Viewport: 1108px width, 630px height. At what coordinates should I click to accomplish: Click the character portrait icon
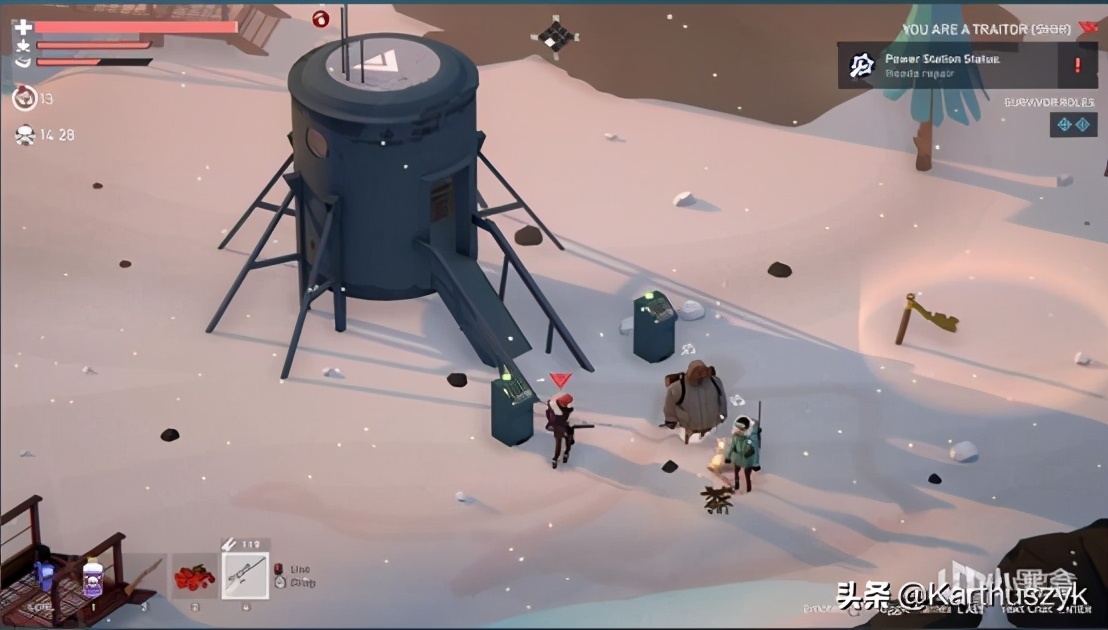[24, 98]
